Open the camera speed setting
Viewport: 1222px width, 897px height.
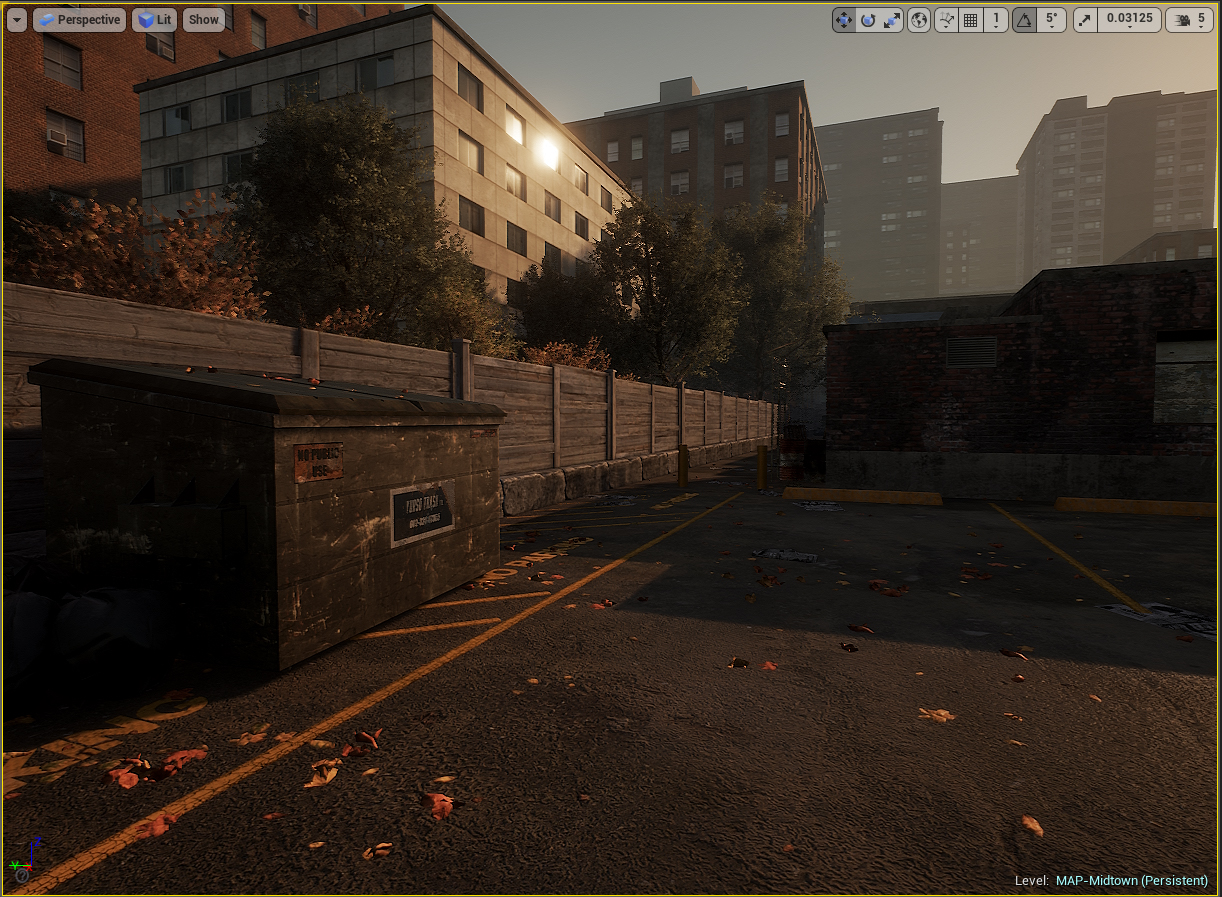click(1190, 20)
